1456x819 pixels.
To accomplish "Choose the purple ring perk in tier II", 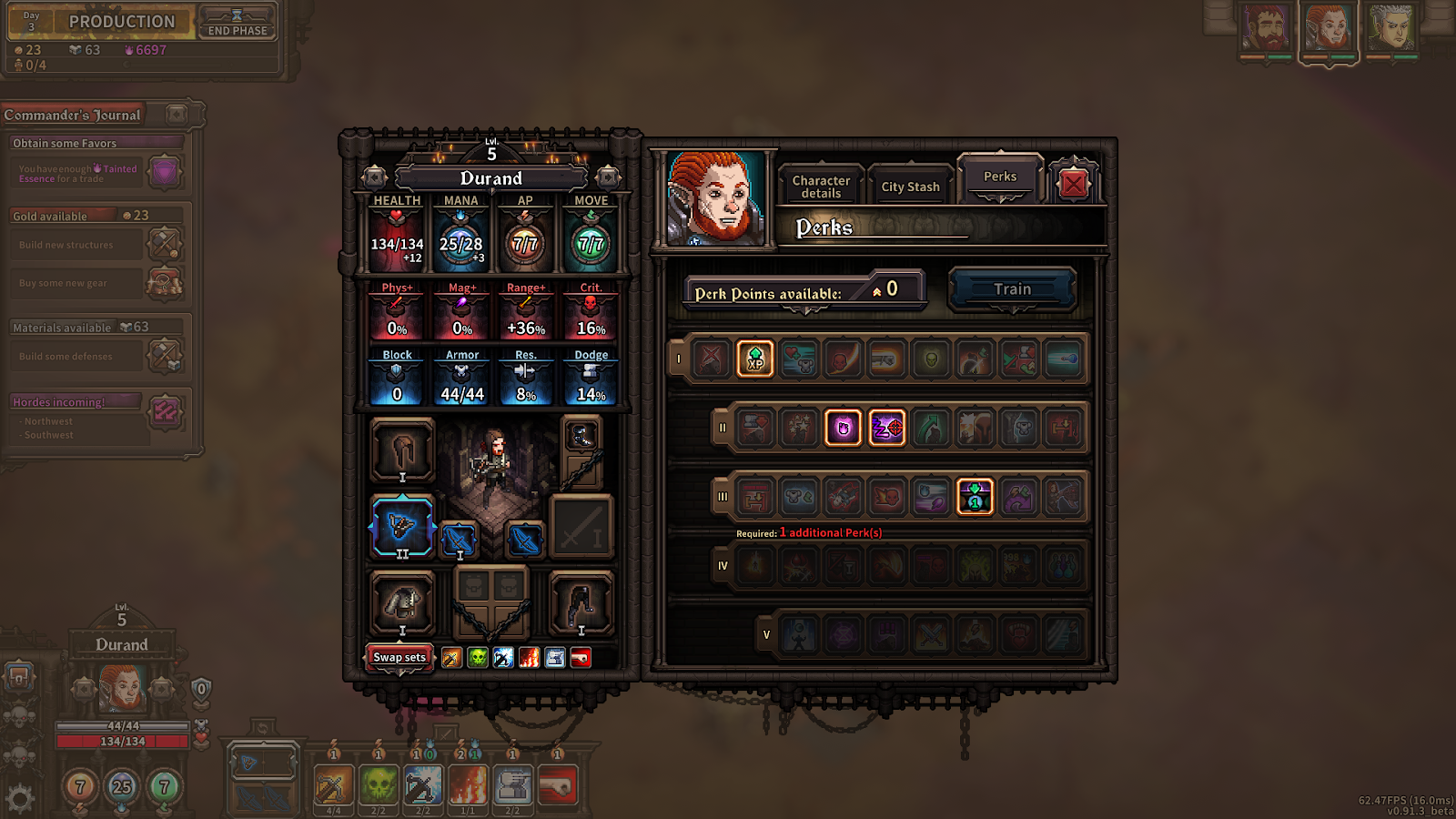I will [x=843, y=428].
